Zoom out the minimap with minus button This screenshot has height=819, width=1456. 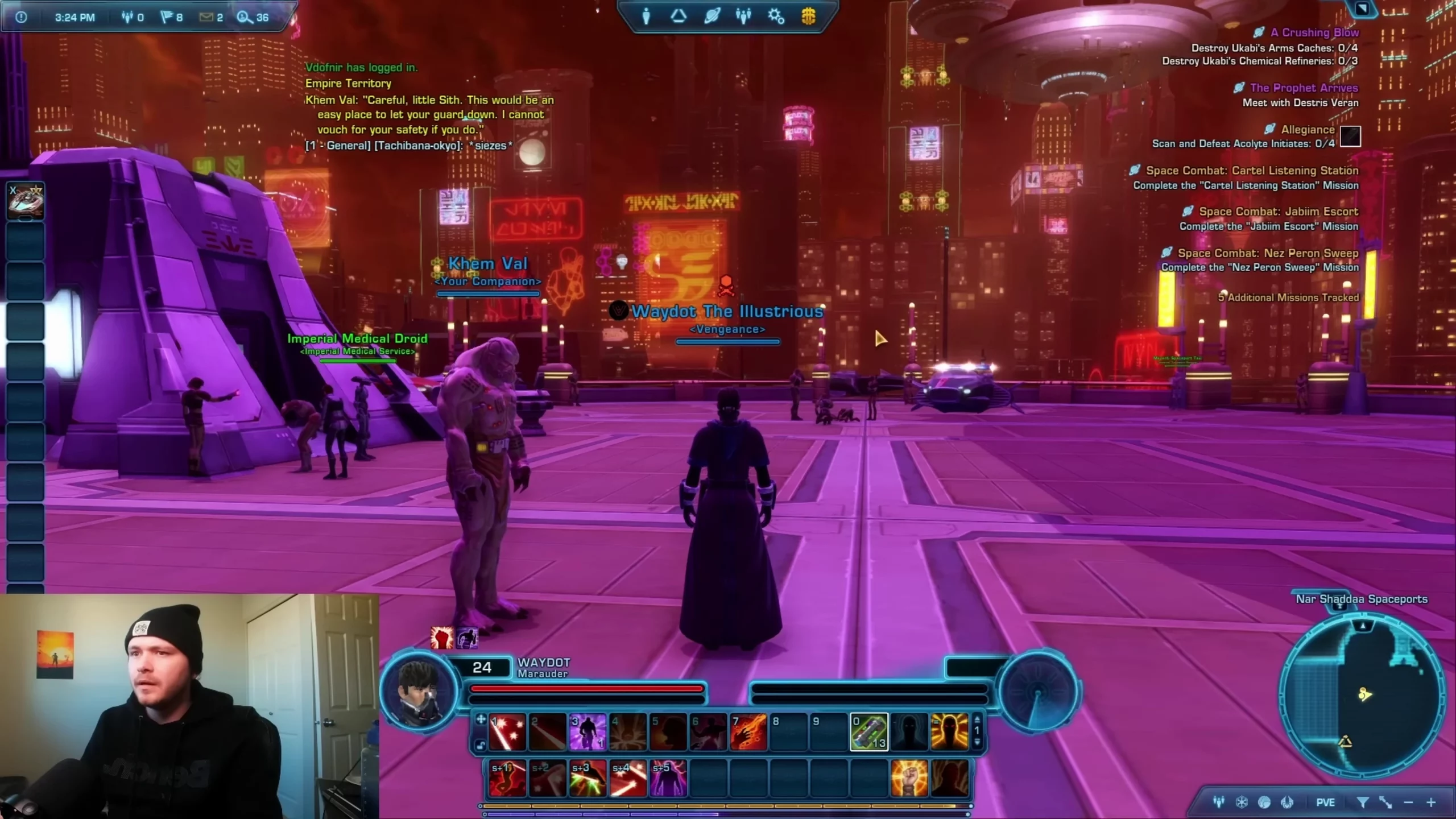pos(1408,803)
